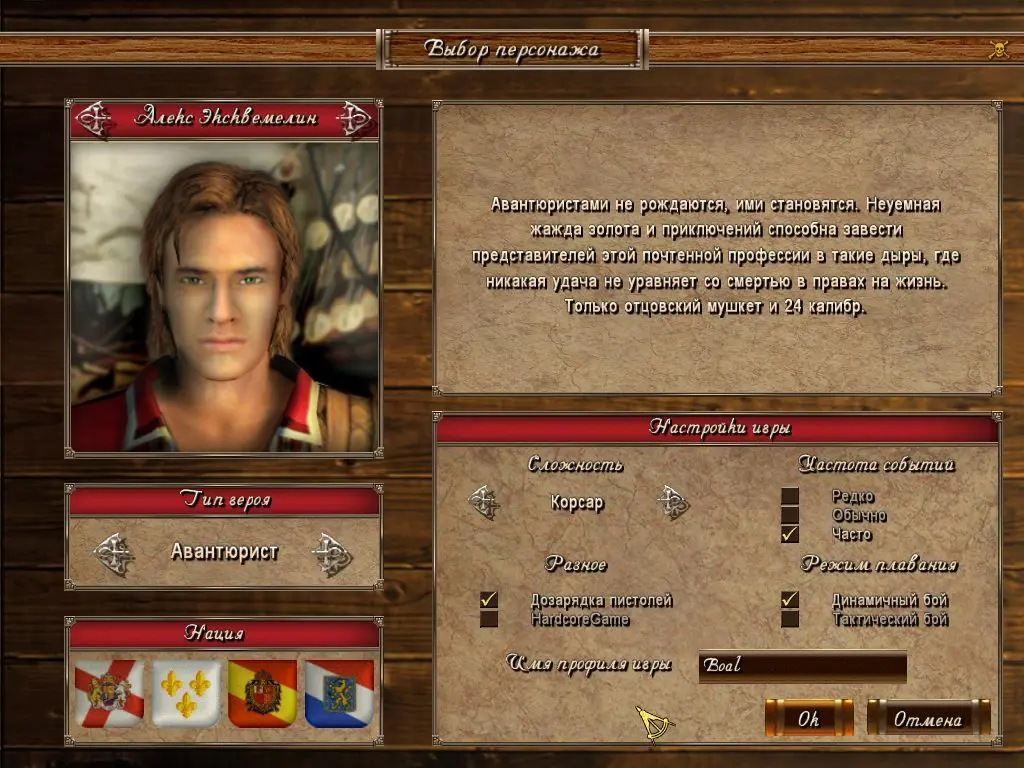Image resolution: width=1024 pixels, height=768 pixels.
Task: Toggle Динамичный бой sailing mode
Action: click(790, 600)
